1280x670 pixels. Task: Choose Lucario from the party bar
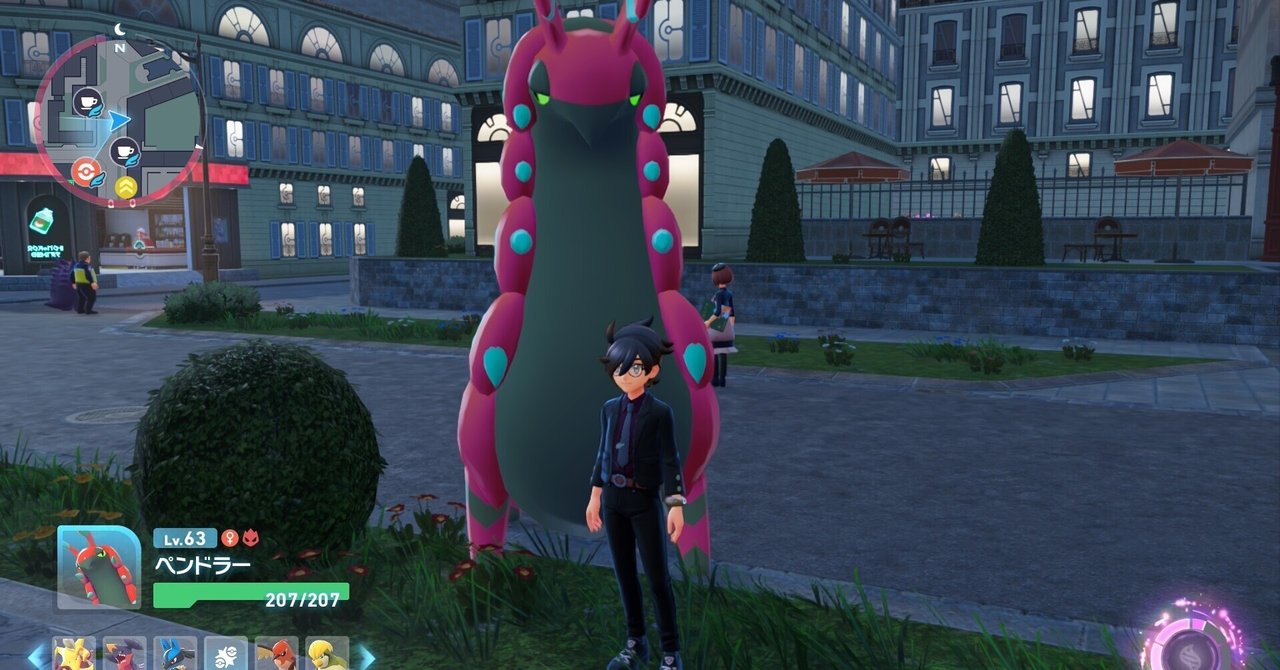pyautogui.click(x=175, y=655)
